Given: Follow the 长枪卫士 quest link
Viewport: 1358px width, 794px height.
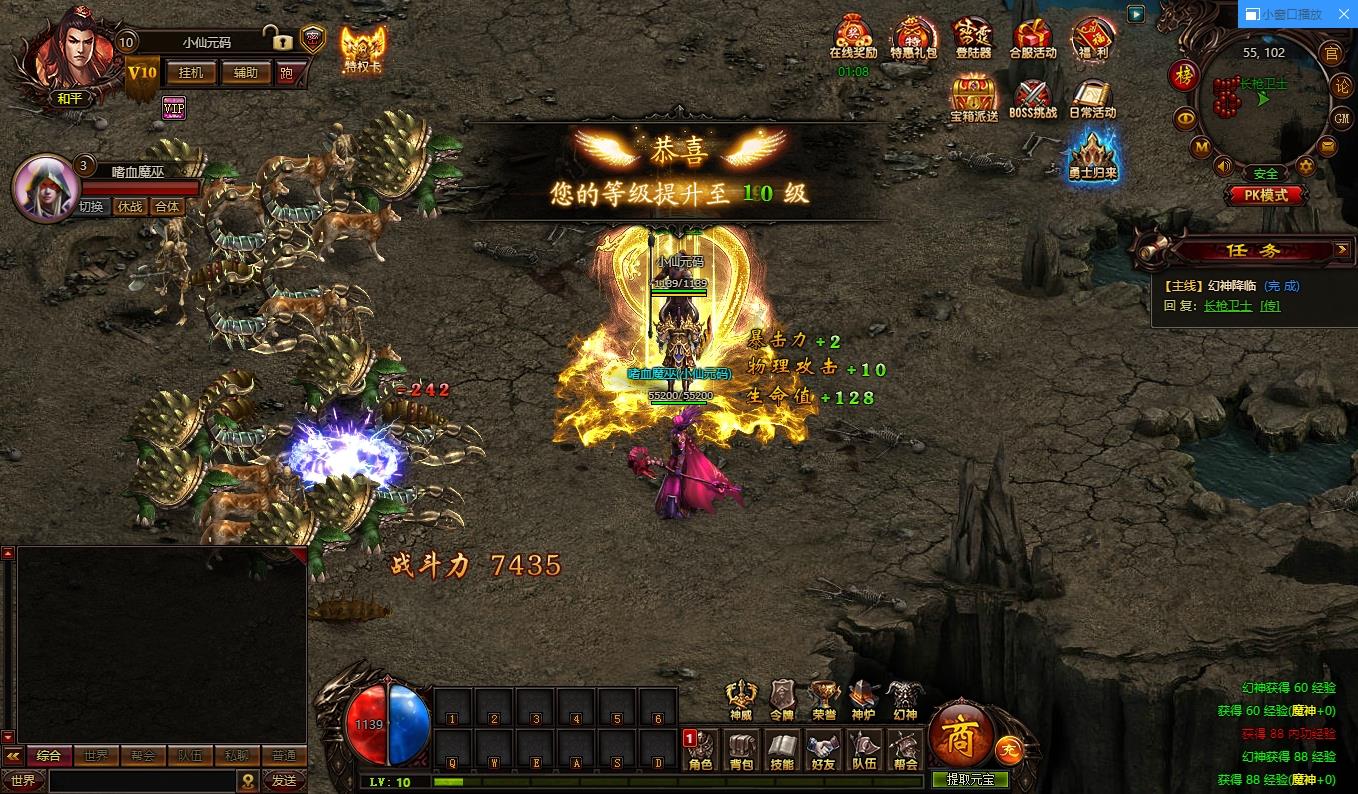Looking at the screenshot, I should click(x=1227, y=306).
